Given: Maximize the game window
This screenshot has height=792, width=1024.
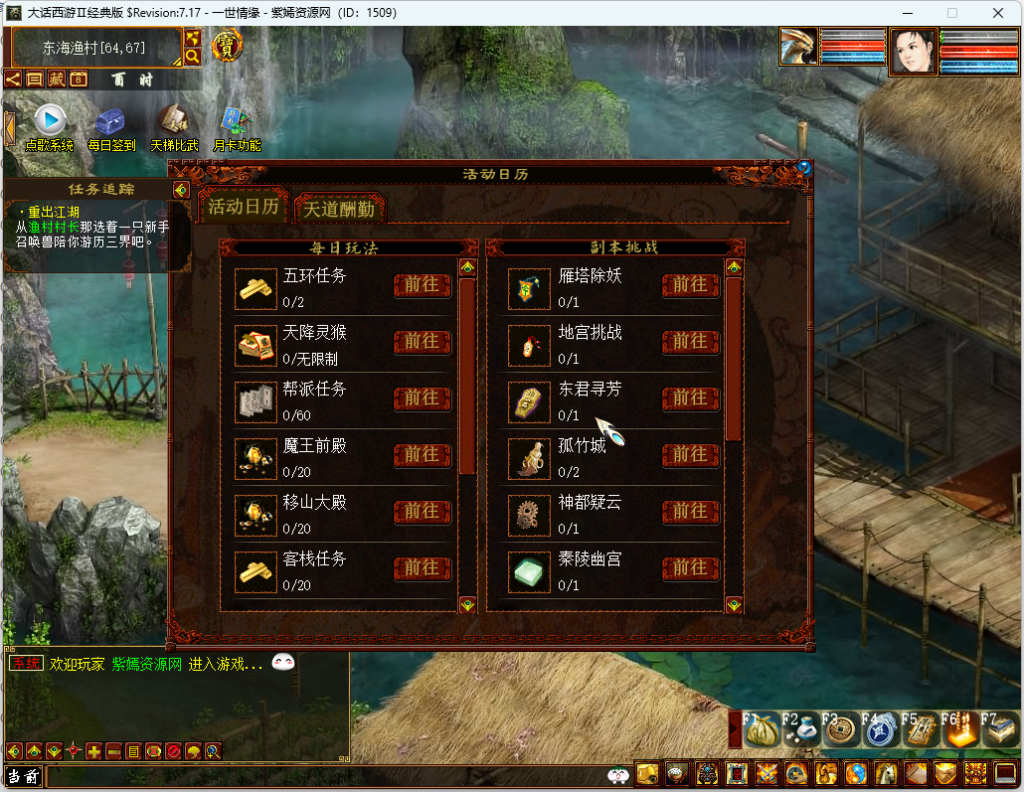Looking at the screenshot, I should pyautogui.click(x=952, y=13).
